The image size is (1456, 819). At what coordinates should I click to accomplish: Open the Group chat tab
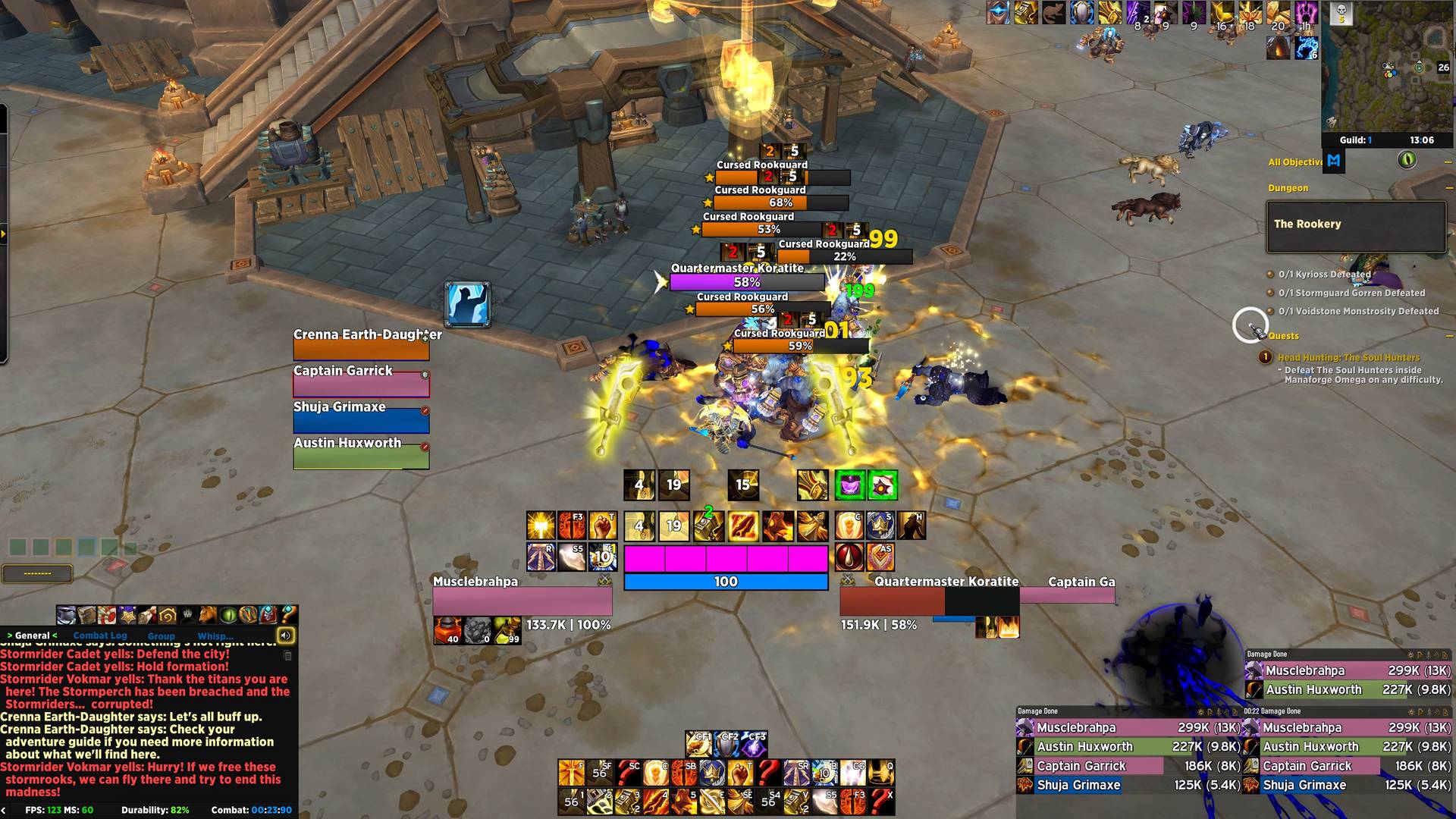161,636
